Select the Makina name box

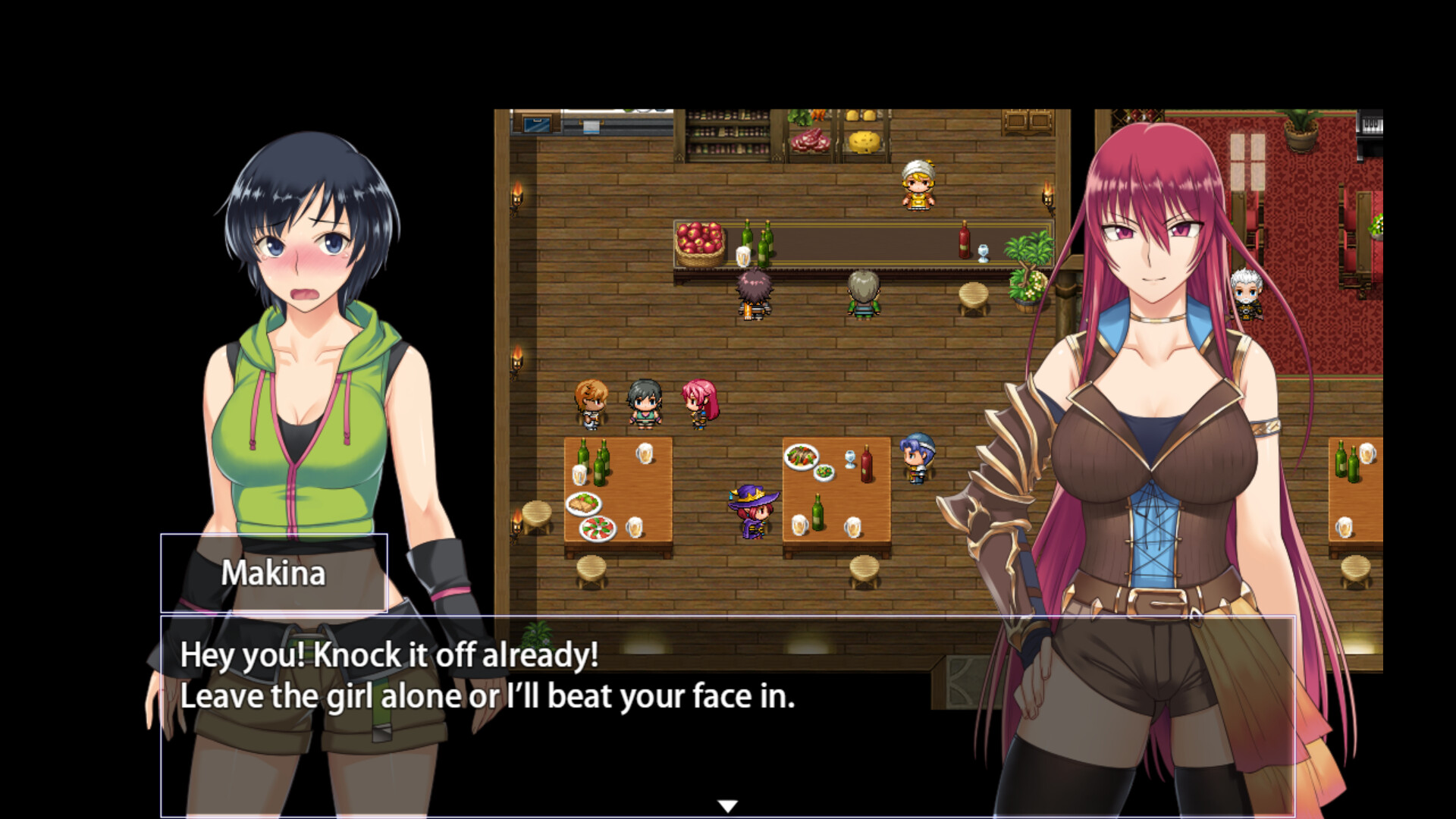pos(275,574)
